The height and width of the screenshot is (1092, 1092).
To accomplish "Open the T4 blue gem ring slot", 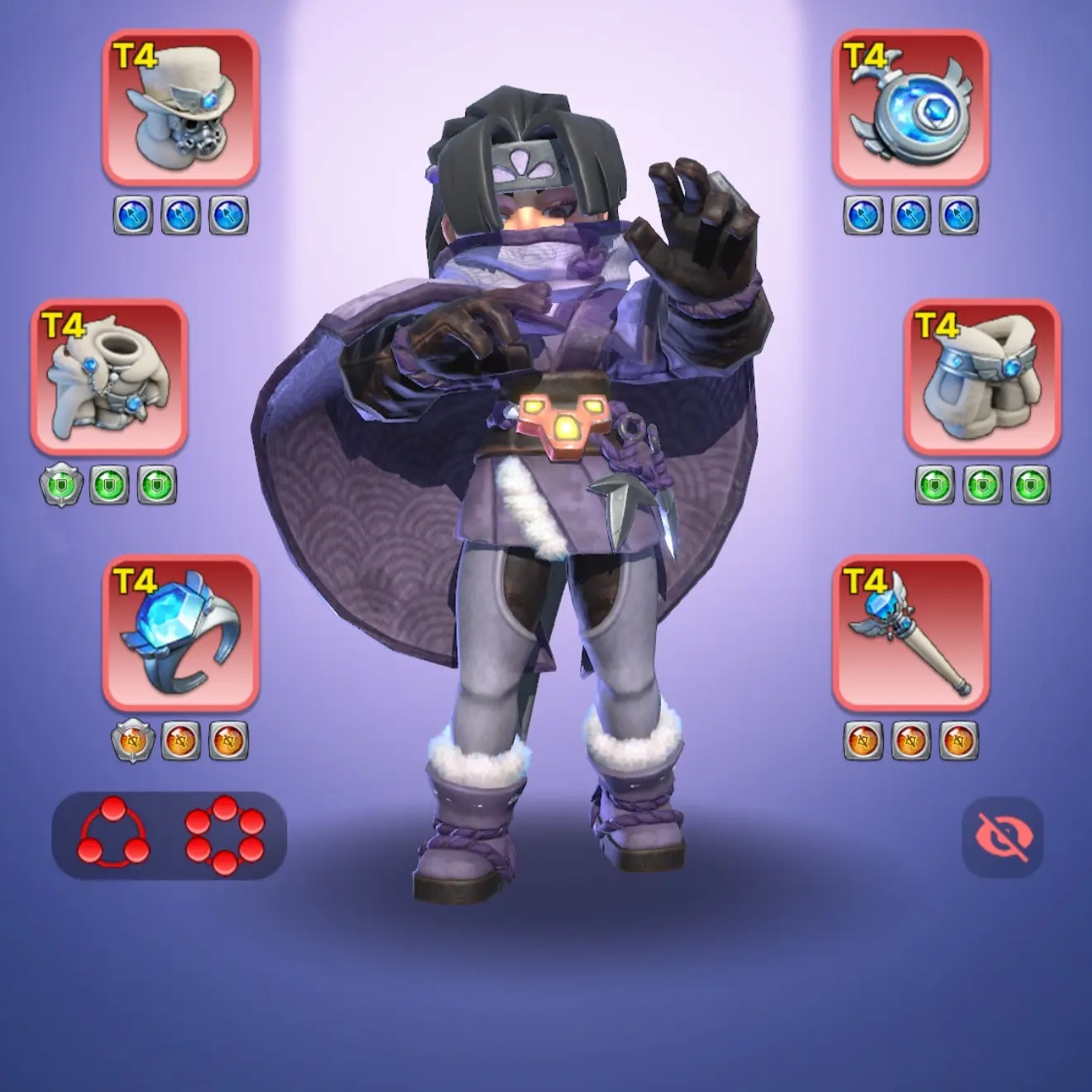I will (180, 634).
